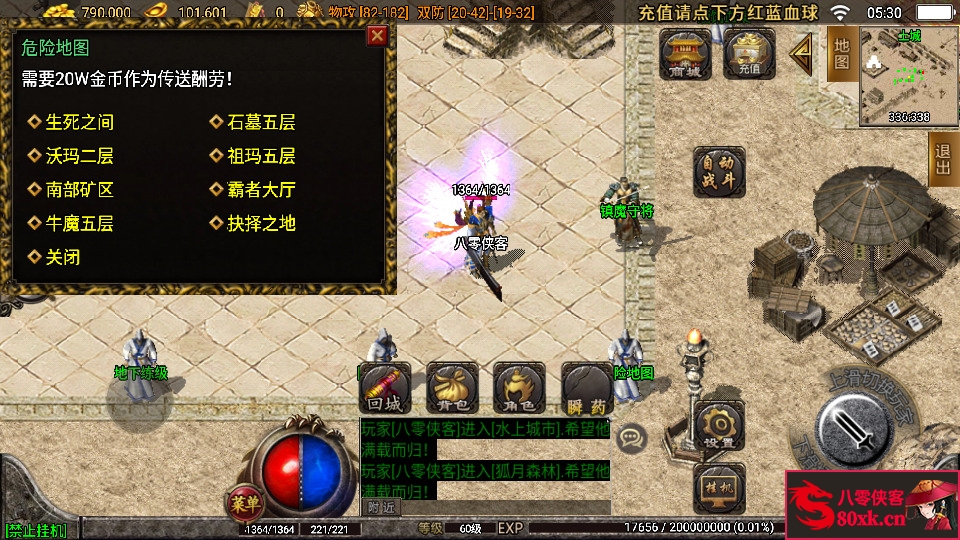The width and height of the screenshot is (960, 540).
Task: Choose 祖玛五层 as destination
Action: pyautogui.click(x=260, y=156)
